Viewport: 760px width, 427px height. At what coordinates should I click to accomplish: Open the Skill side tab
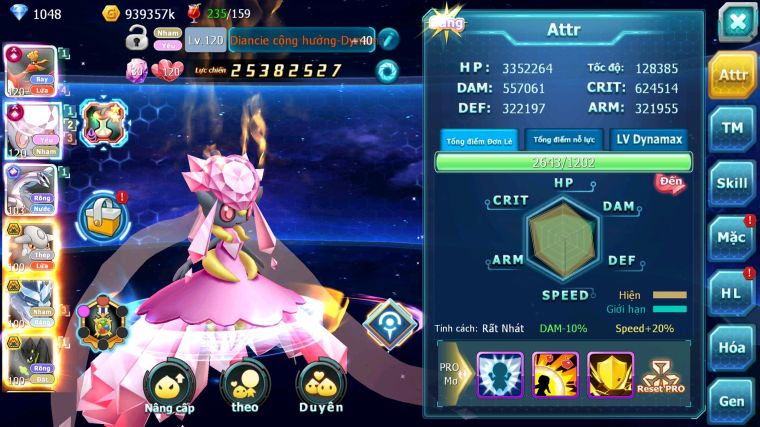733,183
